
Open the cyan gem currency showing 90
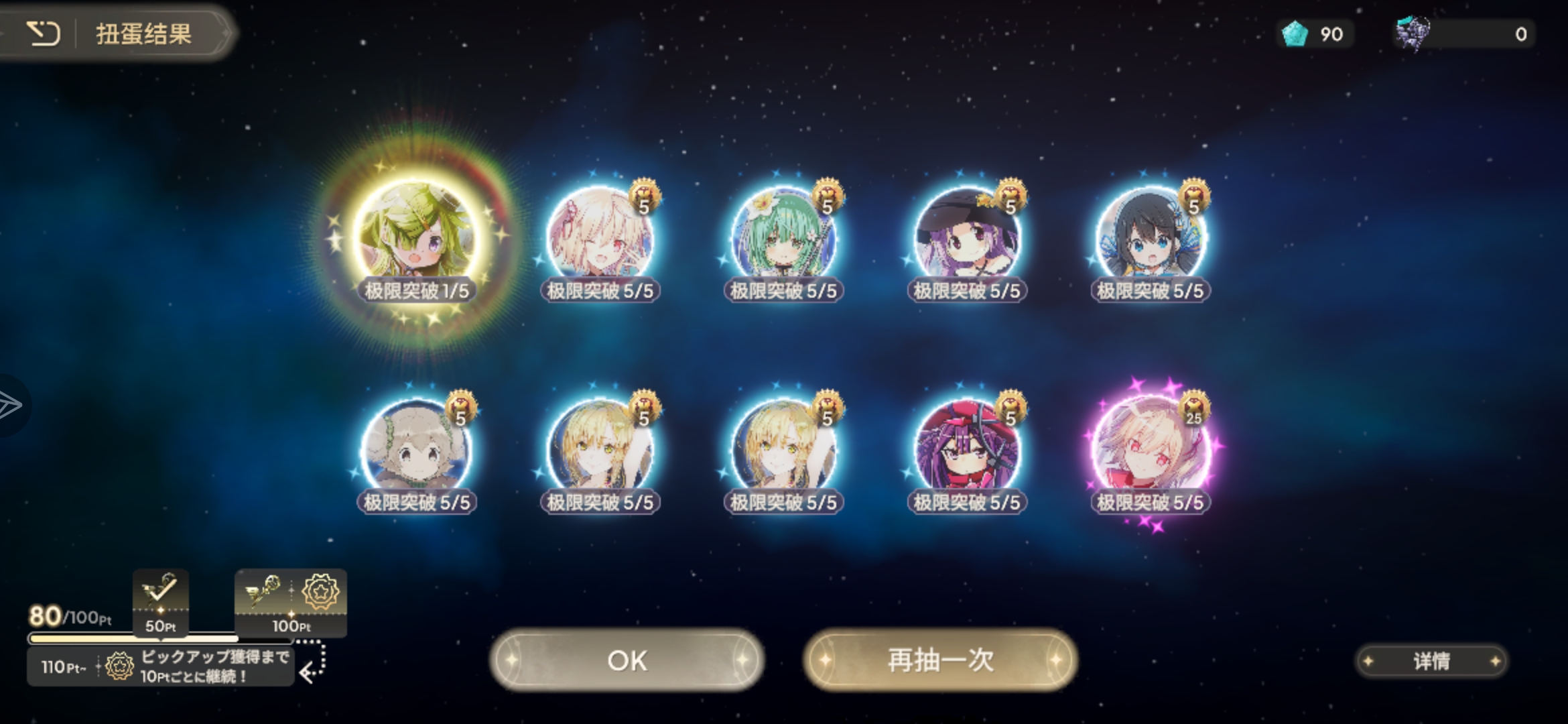1314,34
